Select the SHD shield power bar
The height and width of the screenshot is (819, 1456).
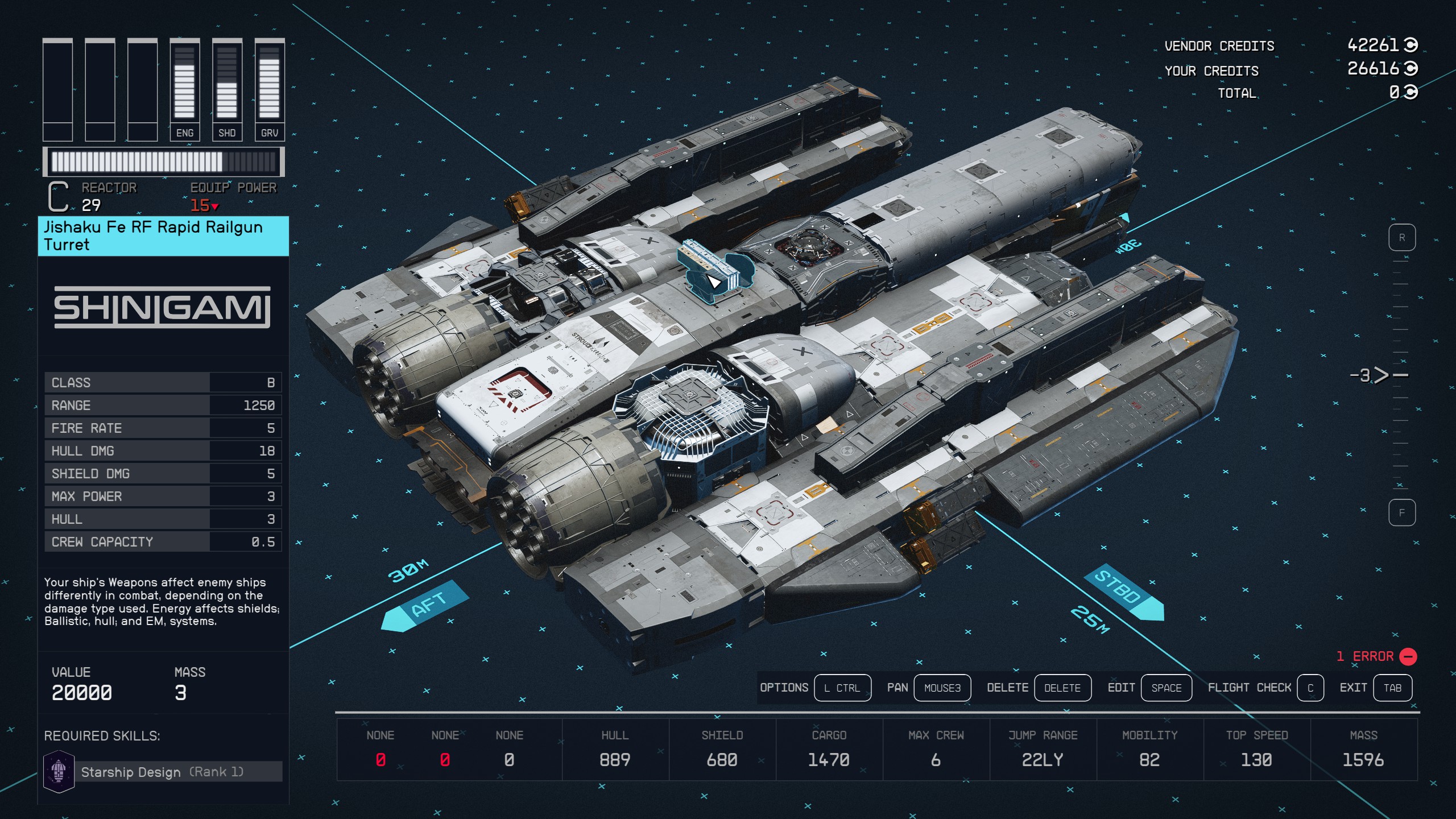coord(227,89)
